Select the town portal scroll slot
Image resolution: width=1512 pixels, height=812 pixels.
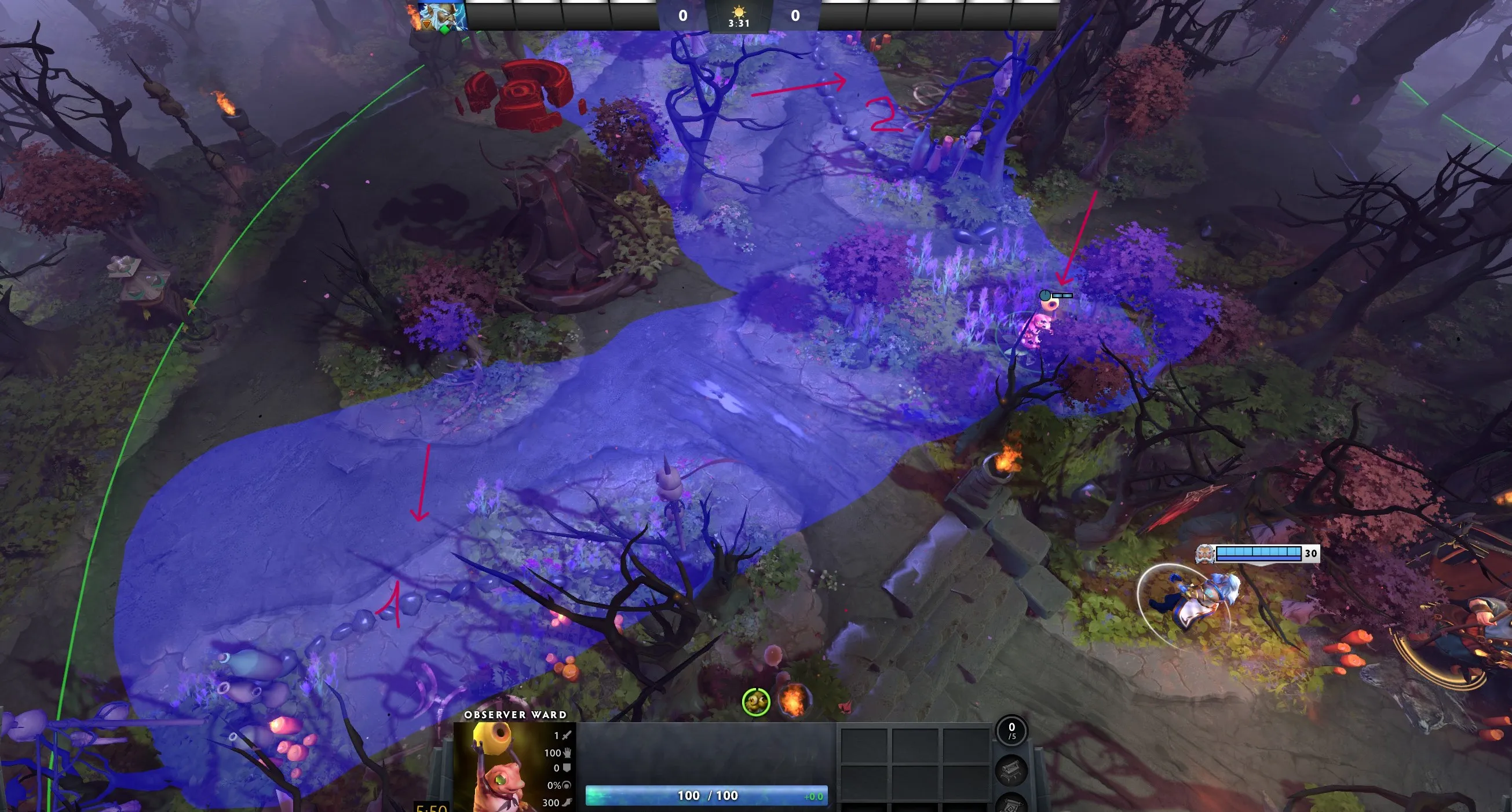coord(1012,804)
